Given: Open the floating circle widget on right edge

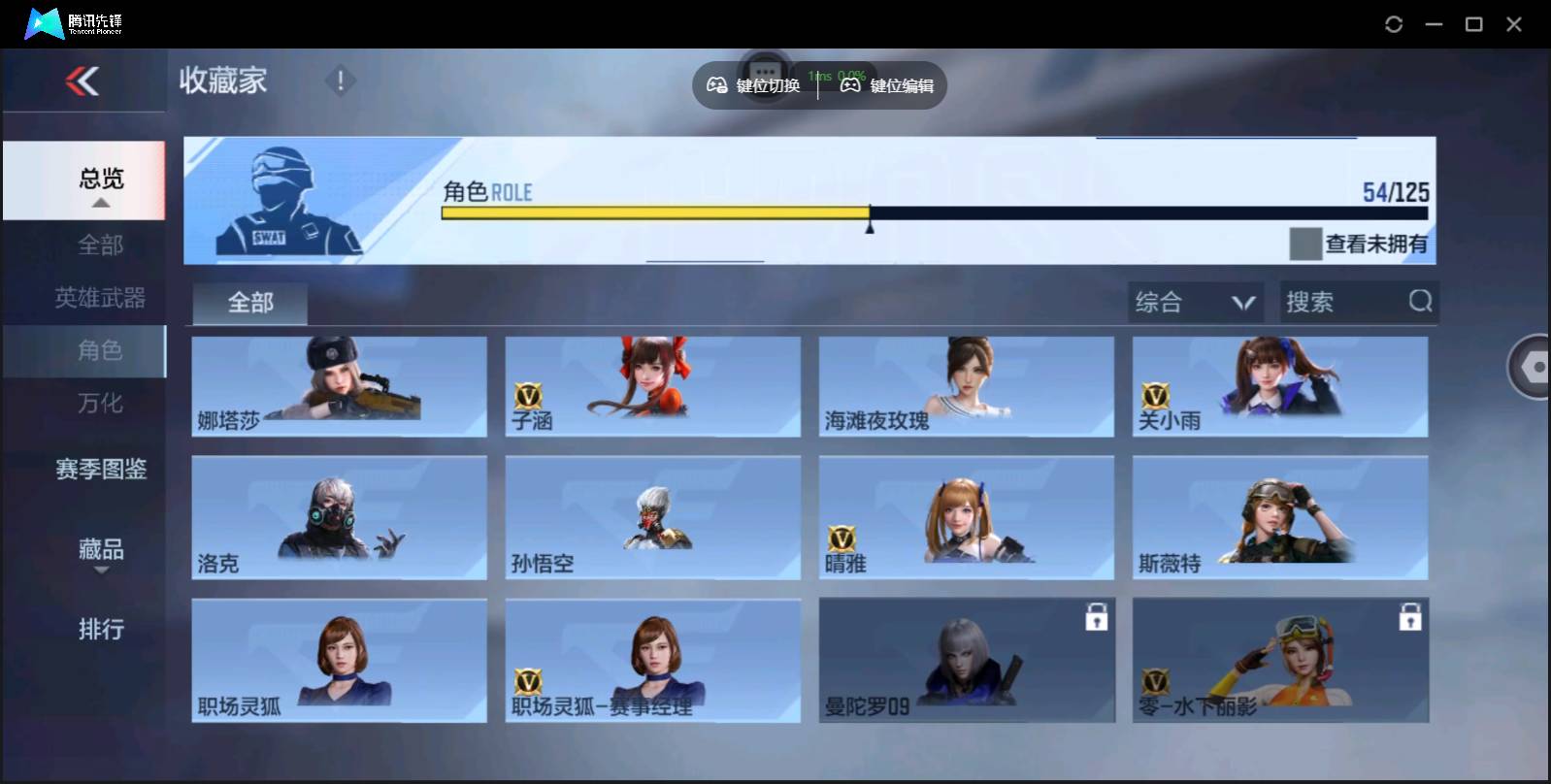Looking at the screenshot, I should (x=1534, y=369).
